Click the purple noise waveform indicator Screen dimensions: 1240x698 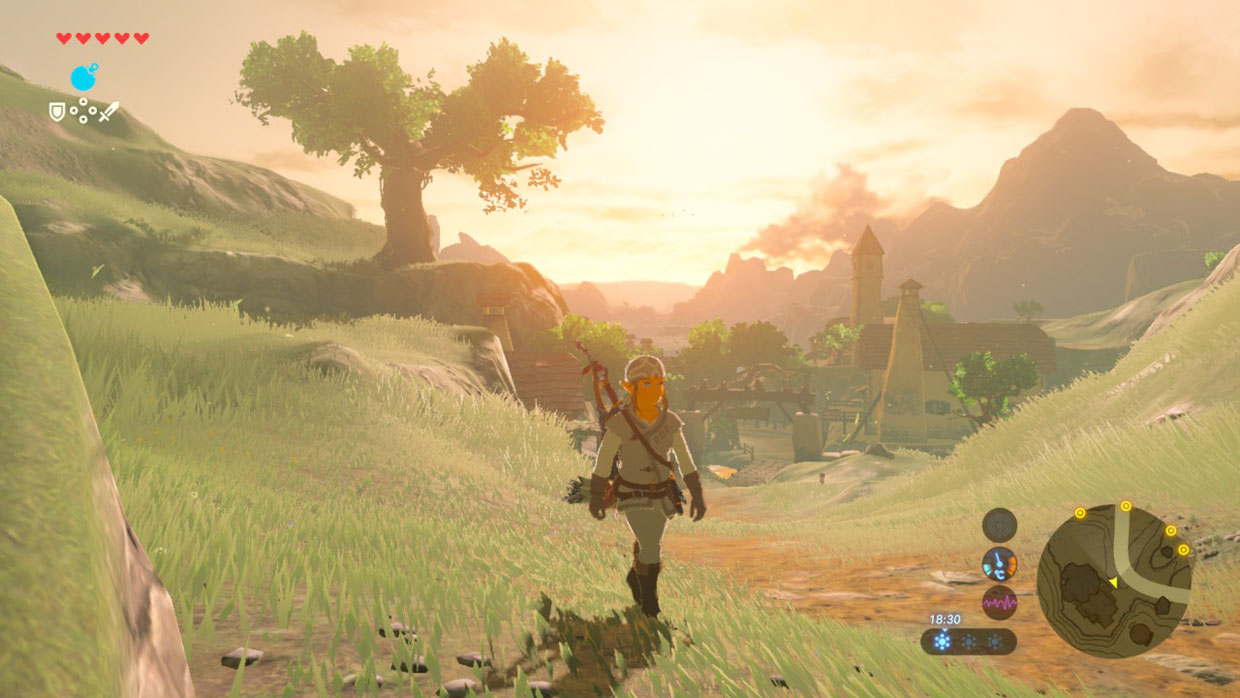pos(999,602)
